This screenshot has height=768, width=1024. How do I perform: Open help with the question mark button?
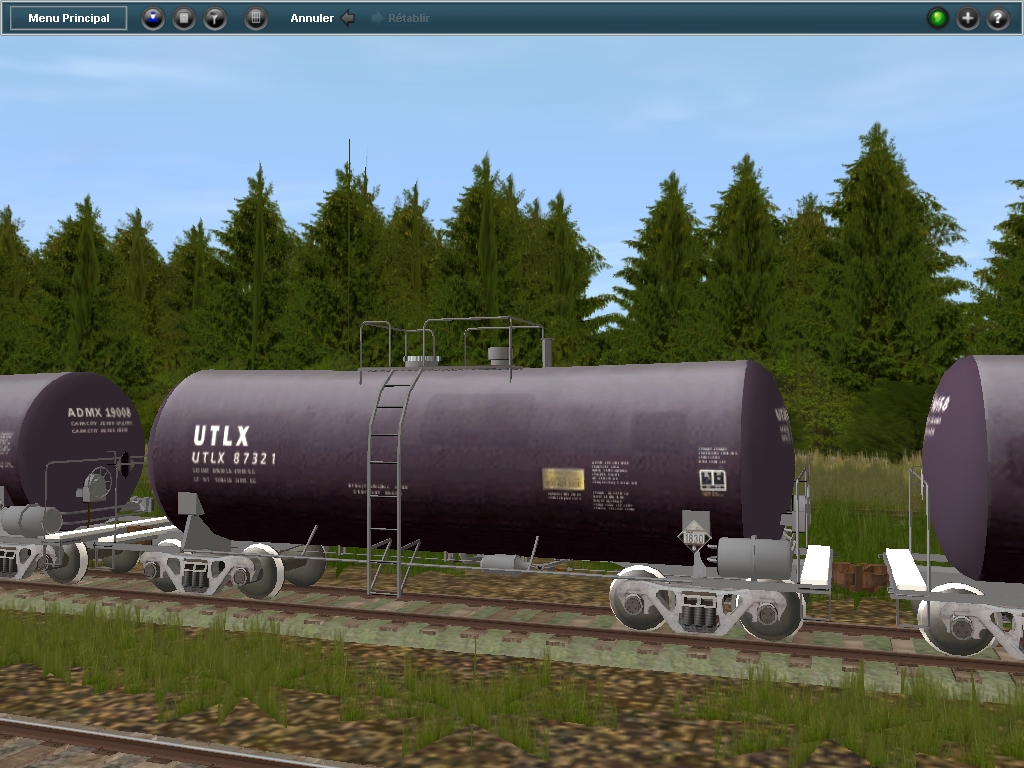click(x=998, y=18)
